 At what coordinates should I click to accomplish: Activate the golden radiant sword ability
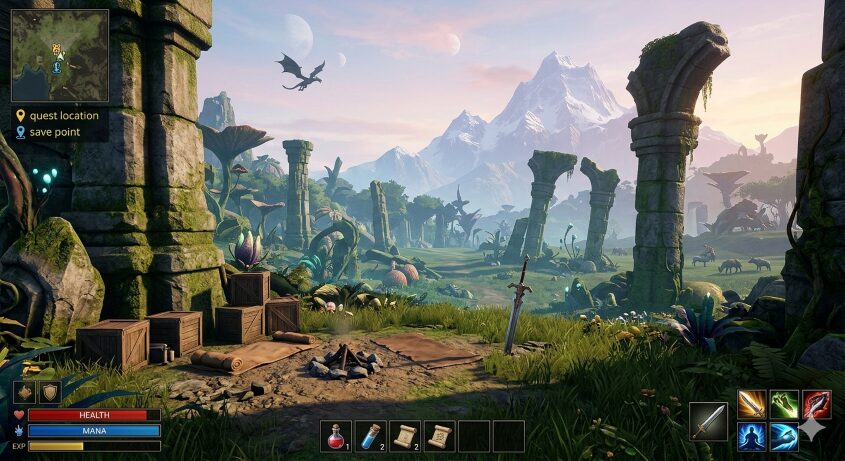pyautogui.click(x=752, y=404)
